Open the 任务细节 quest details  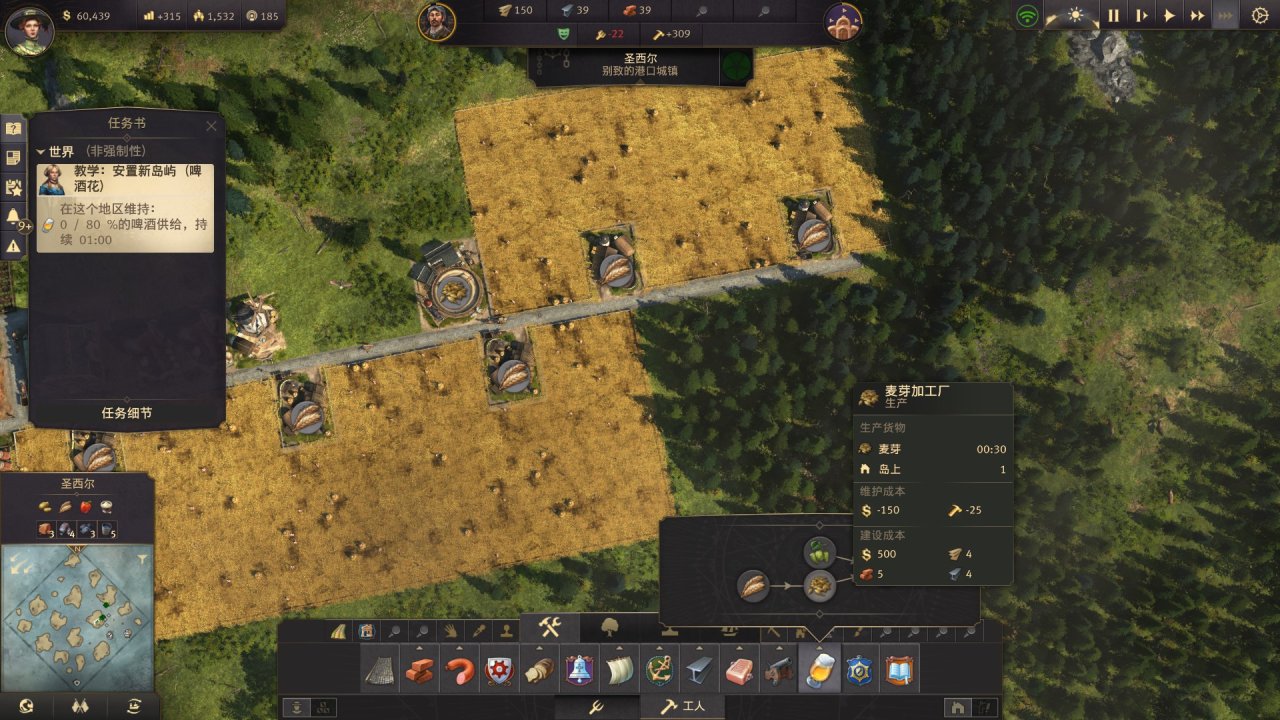tap(127, 413)
